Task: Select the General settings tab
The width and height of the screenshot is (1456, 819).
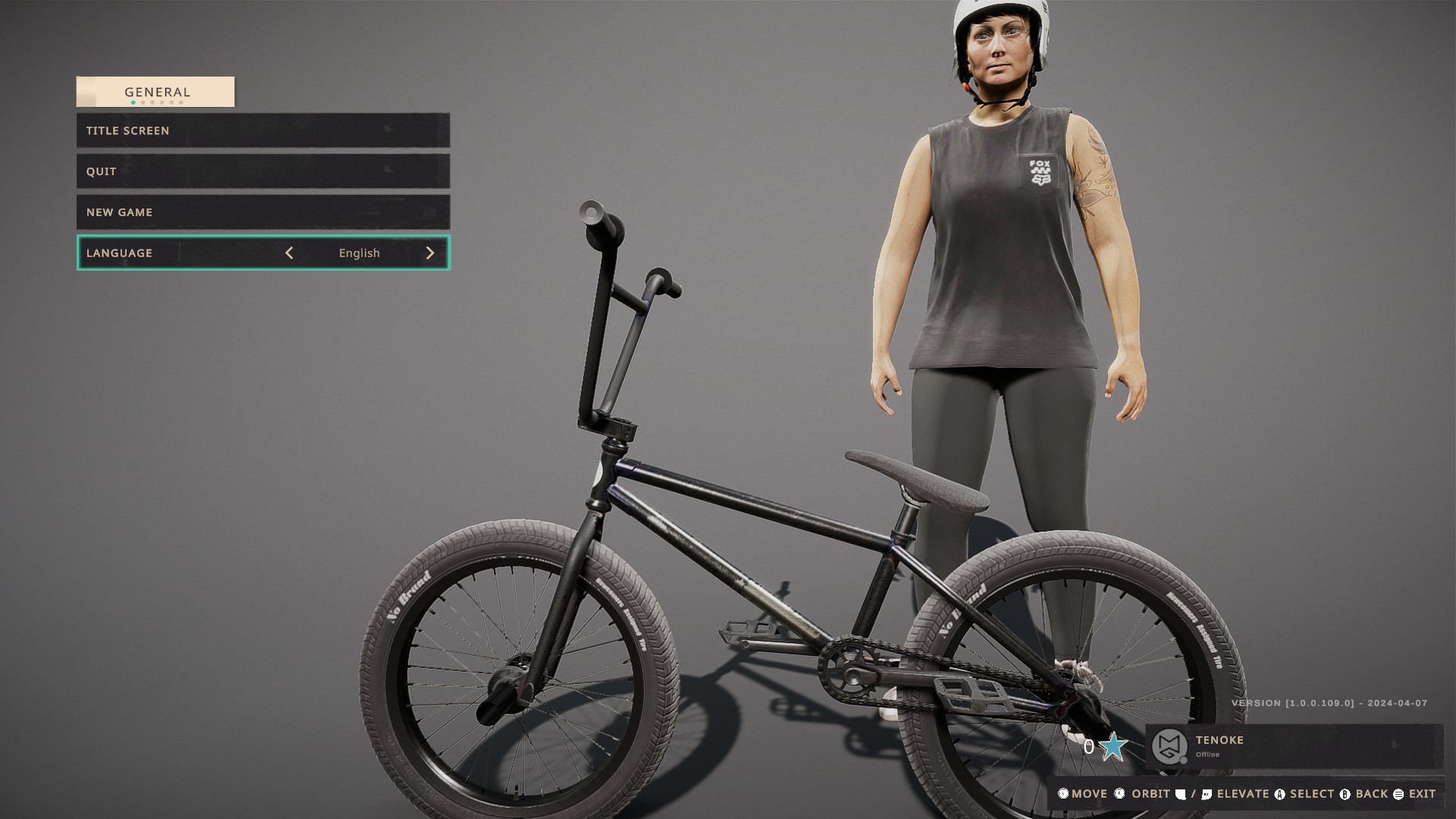Action: tap(155, 92)
